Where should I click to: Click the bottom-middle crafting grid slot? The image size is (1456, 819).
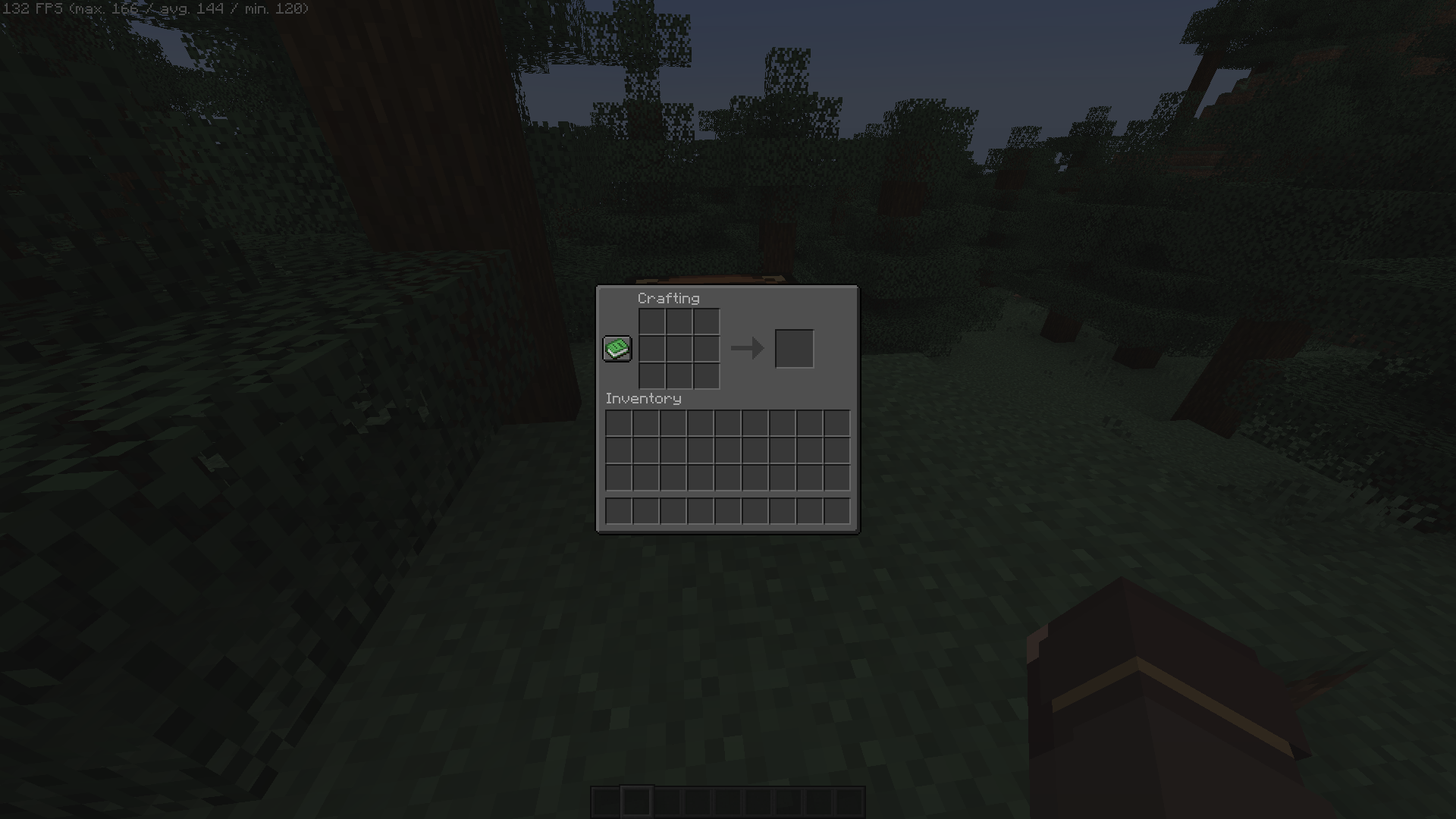click(x=679, y=375)
